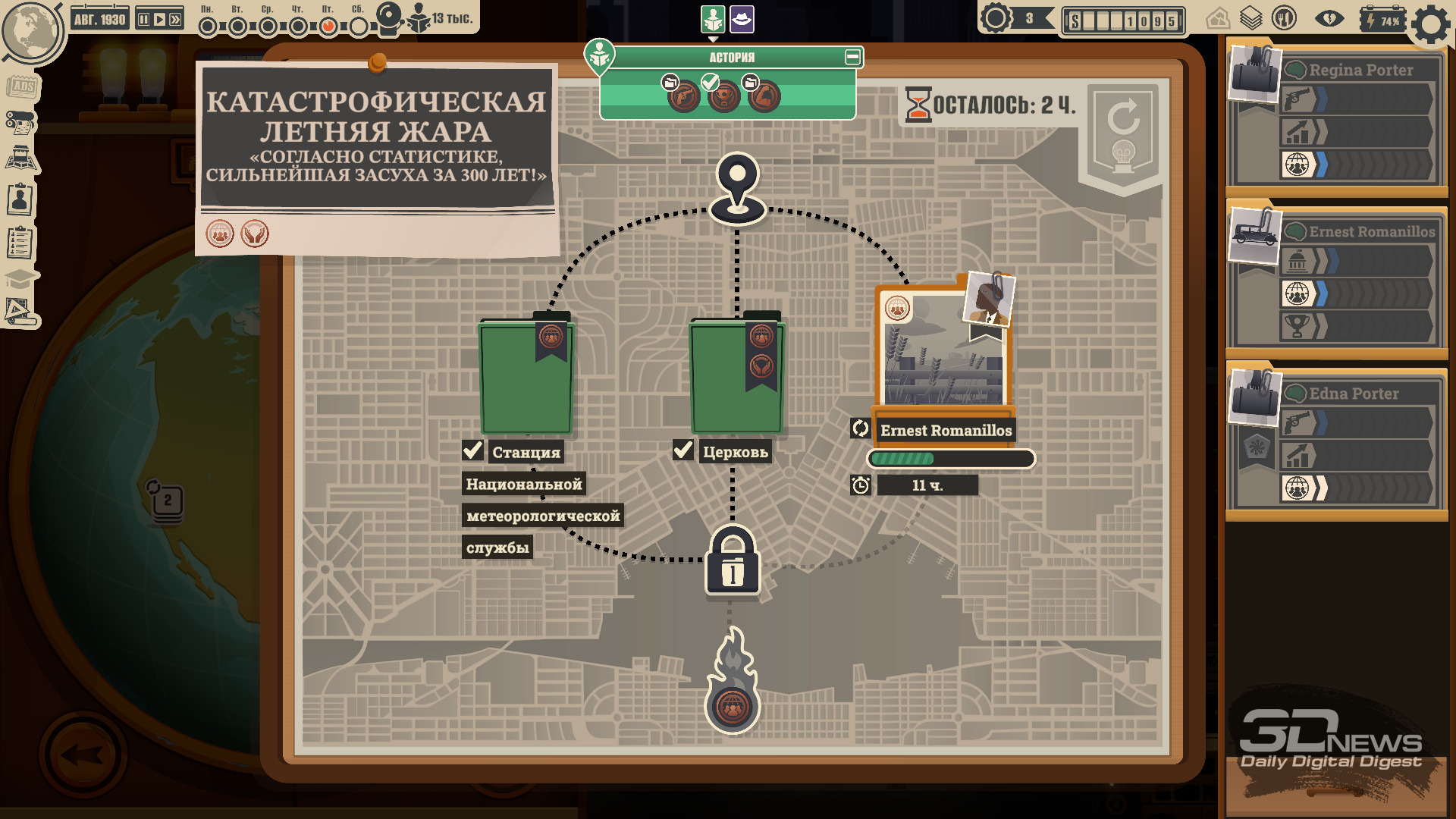The width and height of the screenshot is (1456, 819).
Task: Open the blueprint planning icon
Action: coord(20,311)
